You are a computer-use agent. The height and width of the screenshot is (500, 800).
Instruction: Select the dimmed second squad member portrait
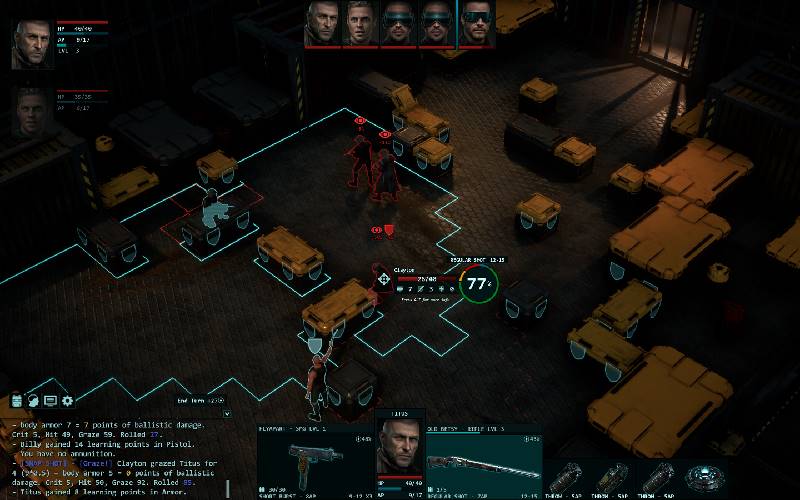32,110
